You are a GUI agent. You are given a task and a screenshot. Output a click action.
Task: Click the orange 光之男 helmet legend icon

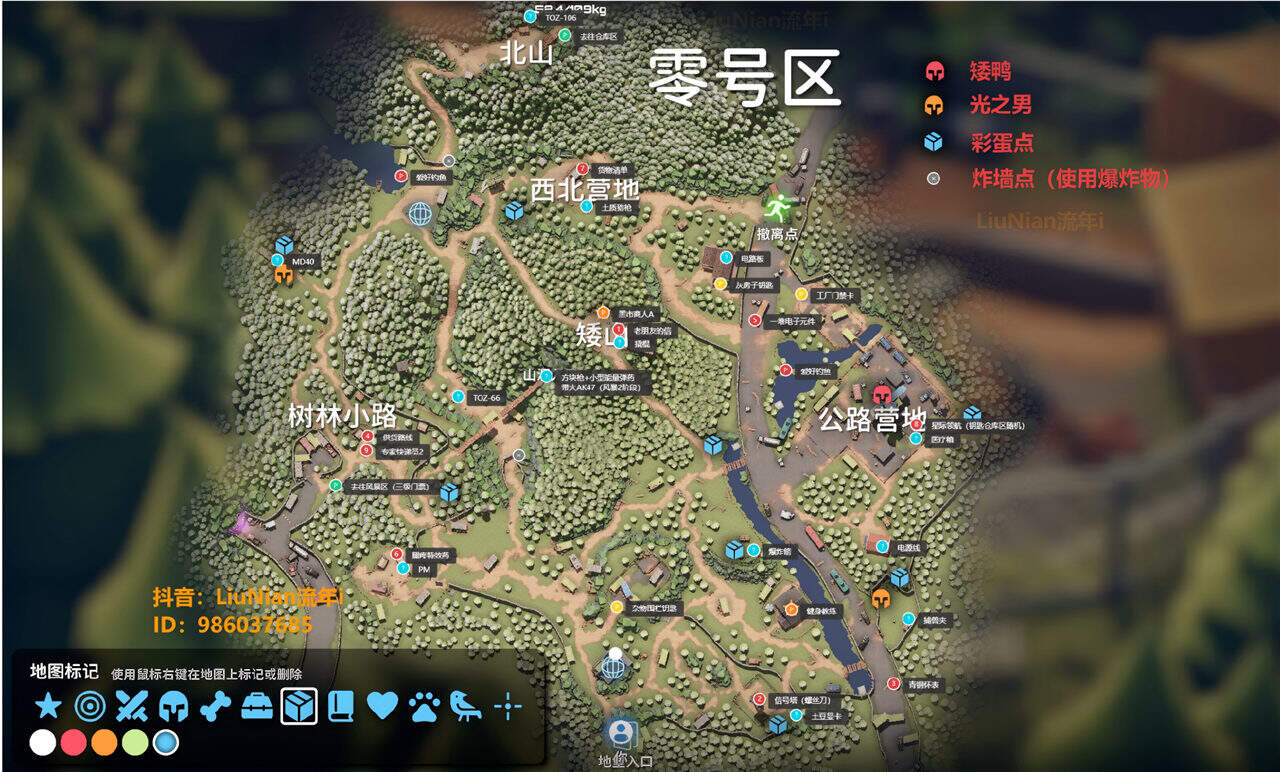coord(934,107)
